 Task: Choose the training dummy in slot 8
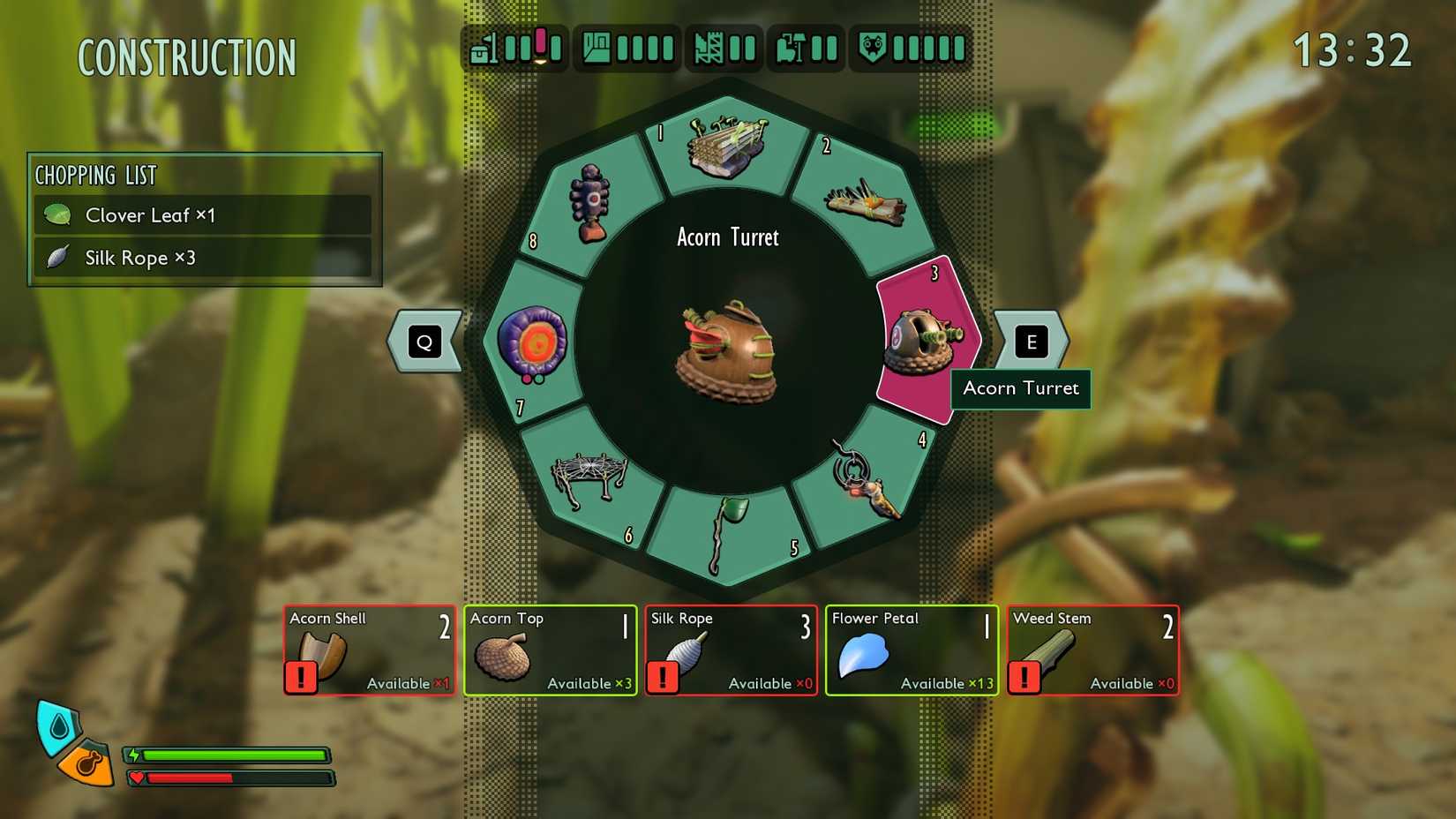click(x=590, y=203)
